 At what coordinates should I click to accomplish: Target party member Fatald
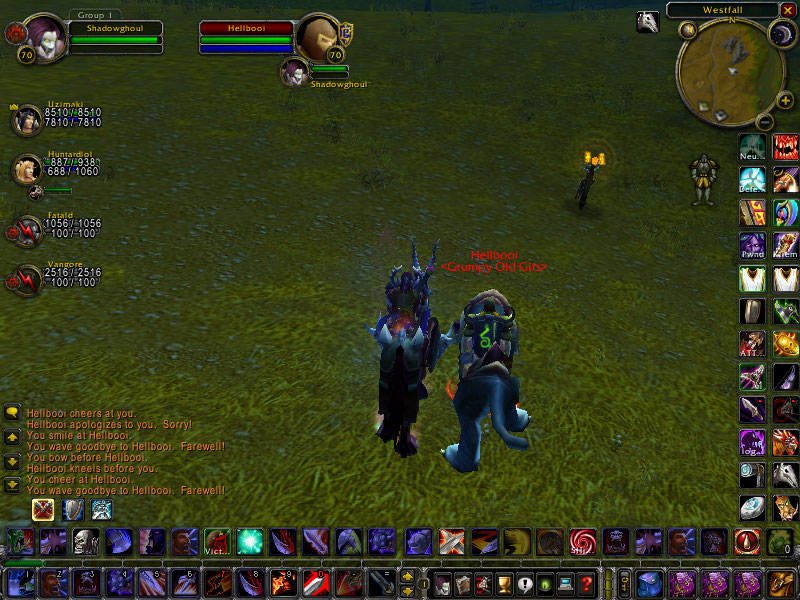25,229
